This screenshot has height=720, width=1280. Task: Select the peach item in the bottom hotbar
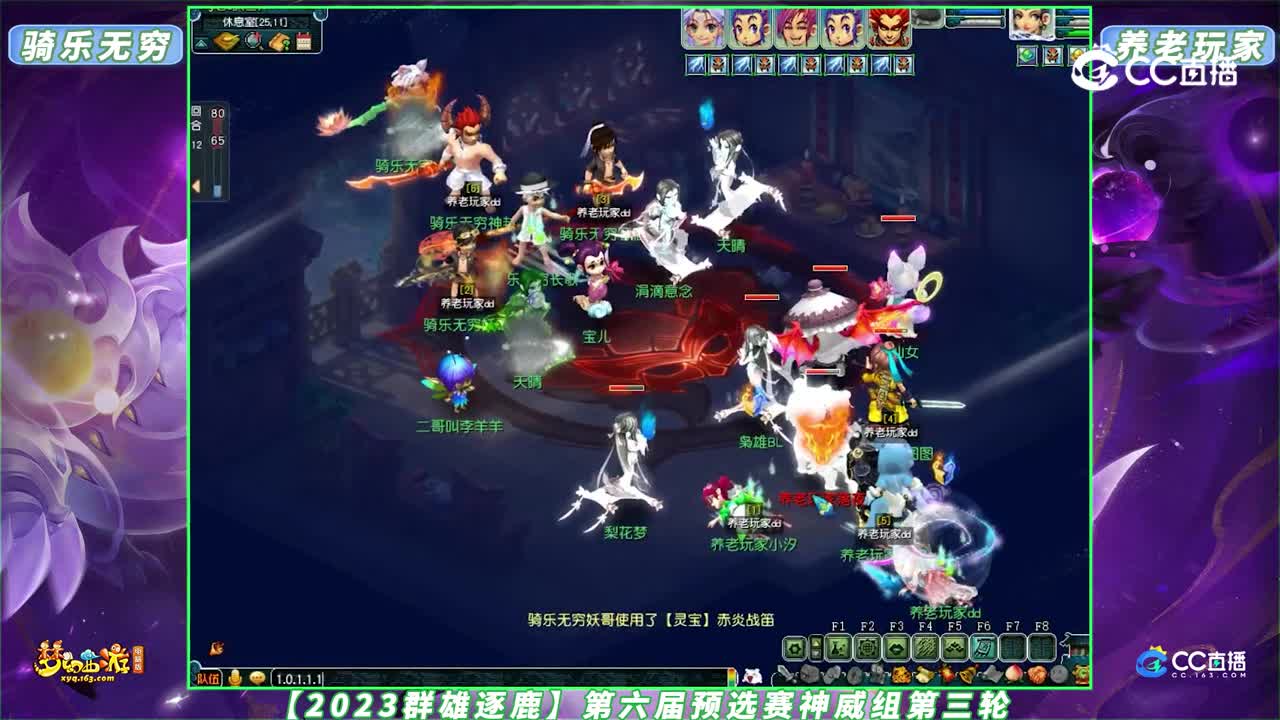tap(1012, 674)
